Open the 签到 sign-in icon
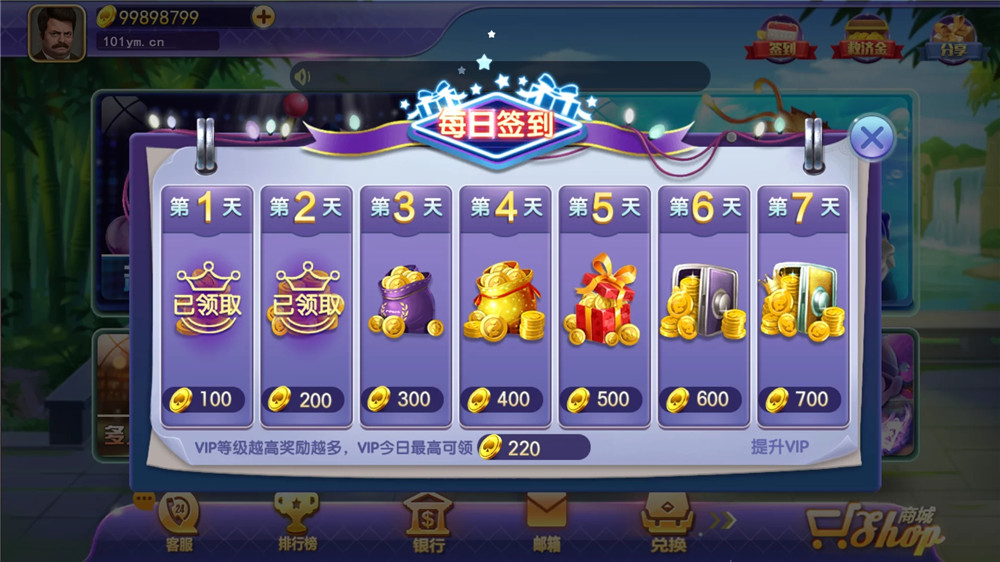This screenshot has width=1000, height=562. (775, 39)
